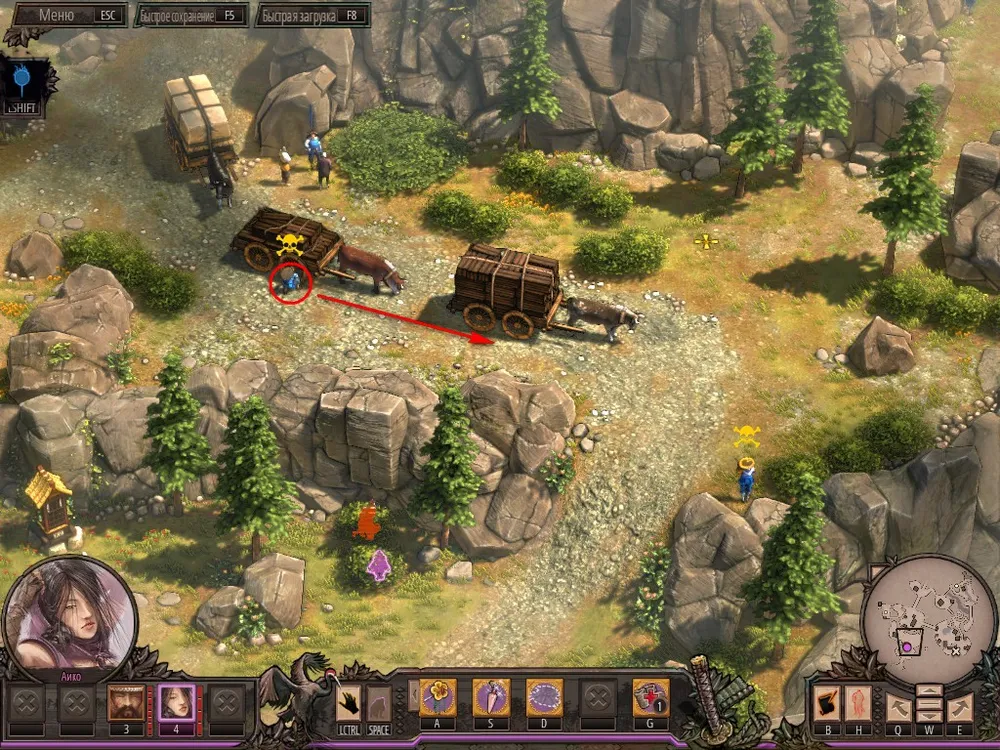The width and height of the screenshot is (1000, 750).
Task: Activate the yellow flower hairpin ability
Action: (x=437, y=697)
